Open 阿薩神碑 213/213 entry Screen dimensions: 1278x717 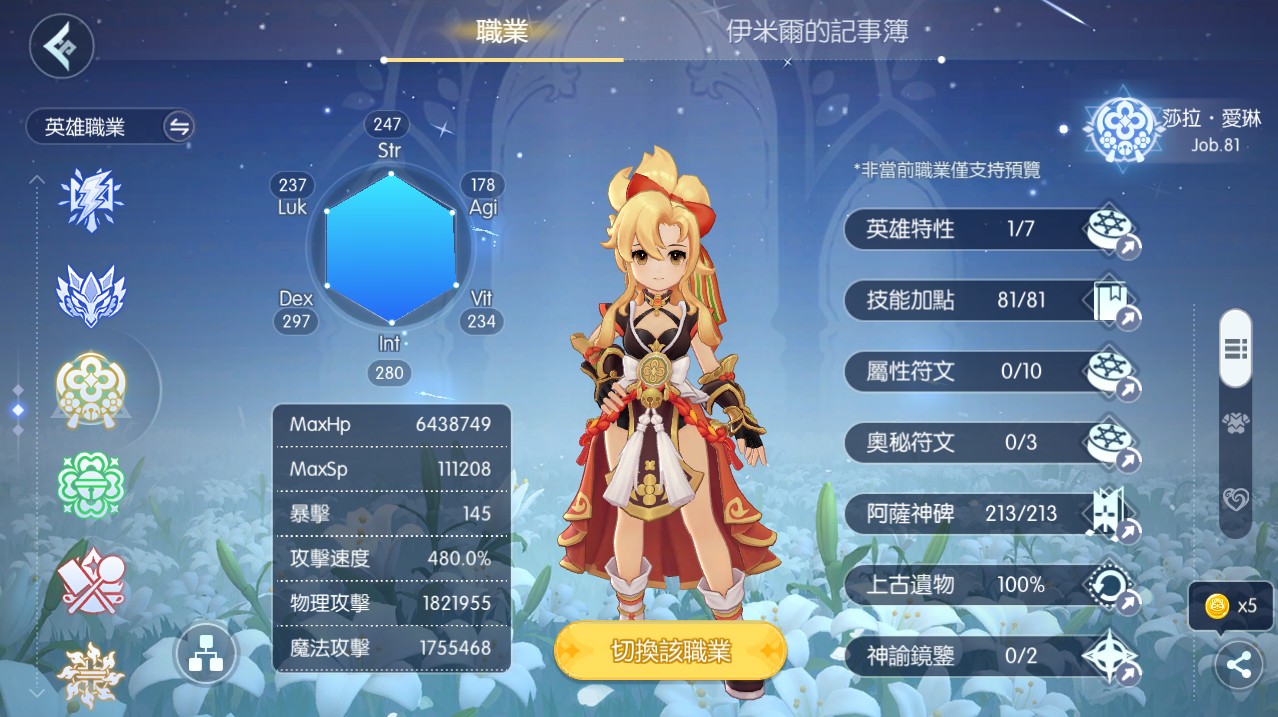[990, 514]
